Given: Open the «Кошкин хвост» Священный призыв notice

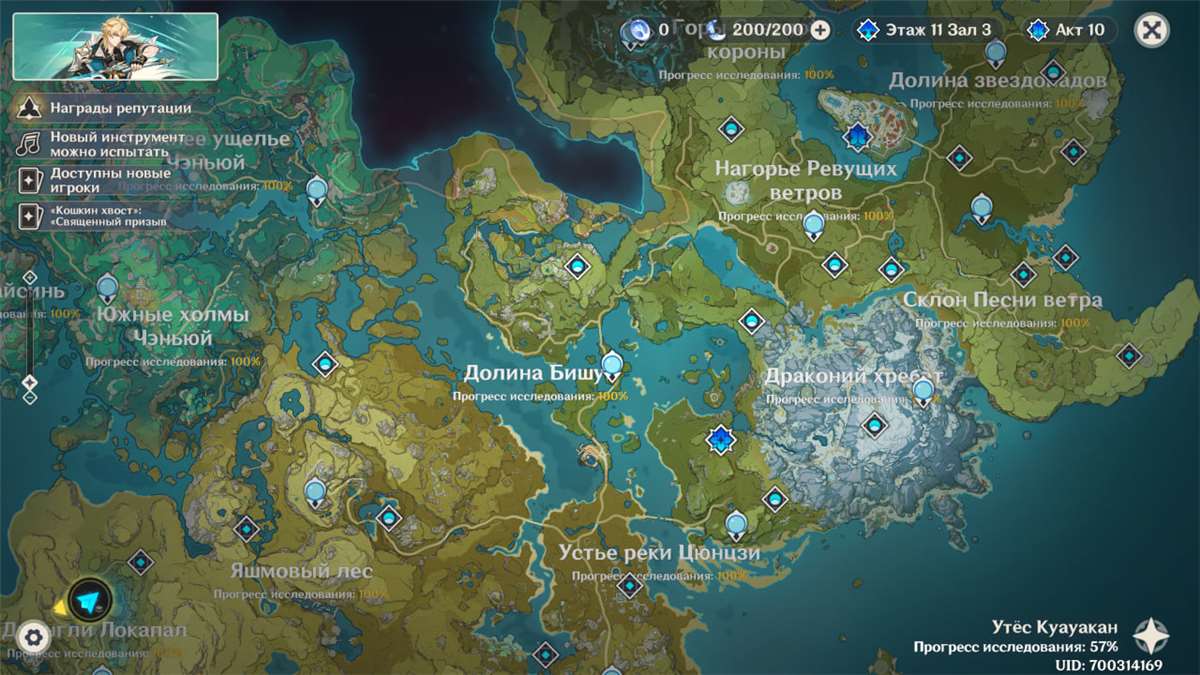Looking at the screenshot, I should point(95,215).
